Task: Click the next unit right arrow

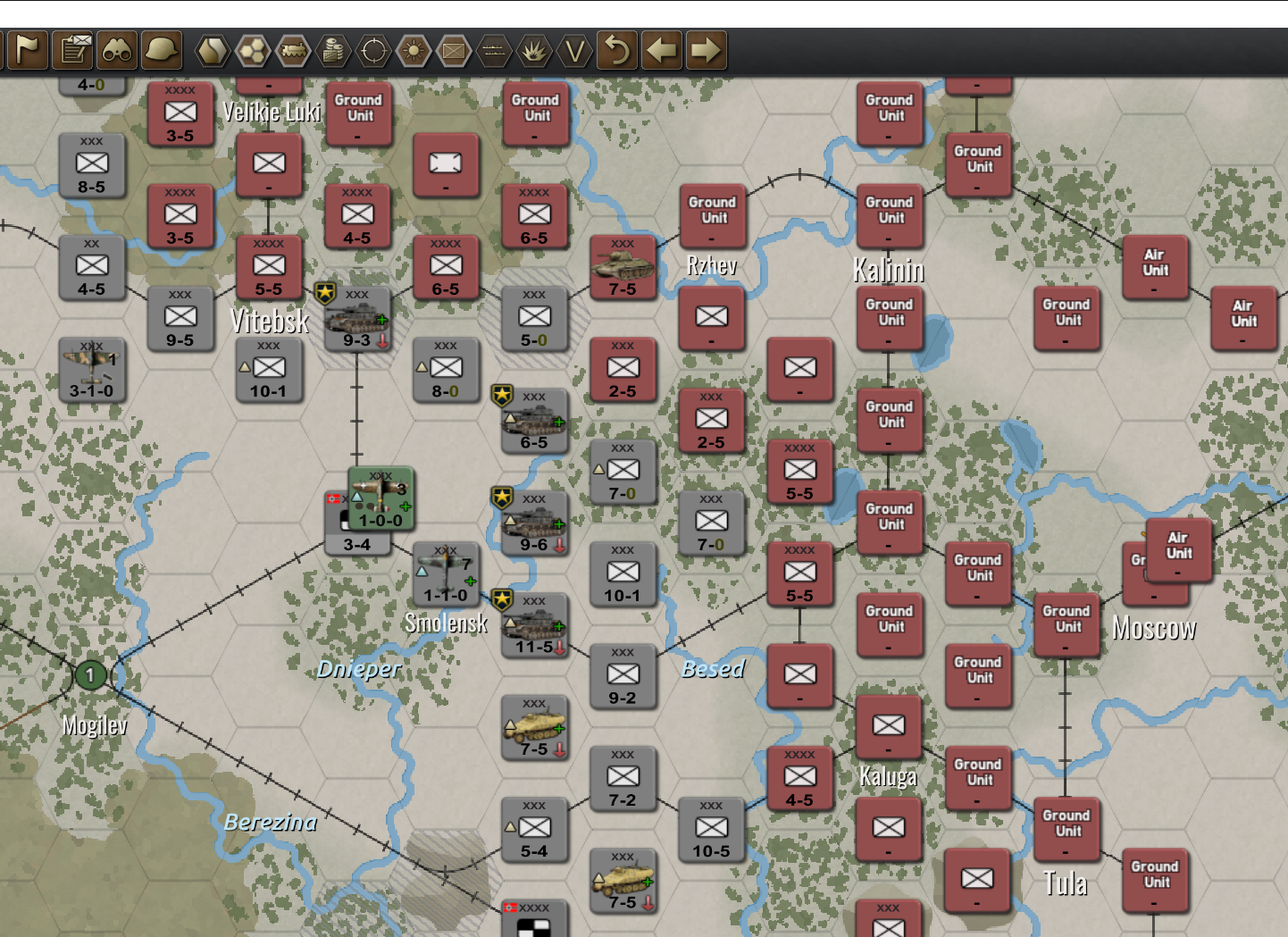Action: click(x=704, y=51)
